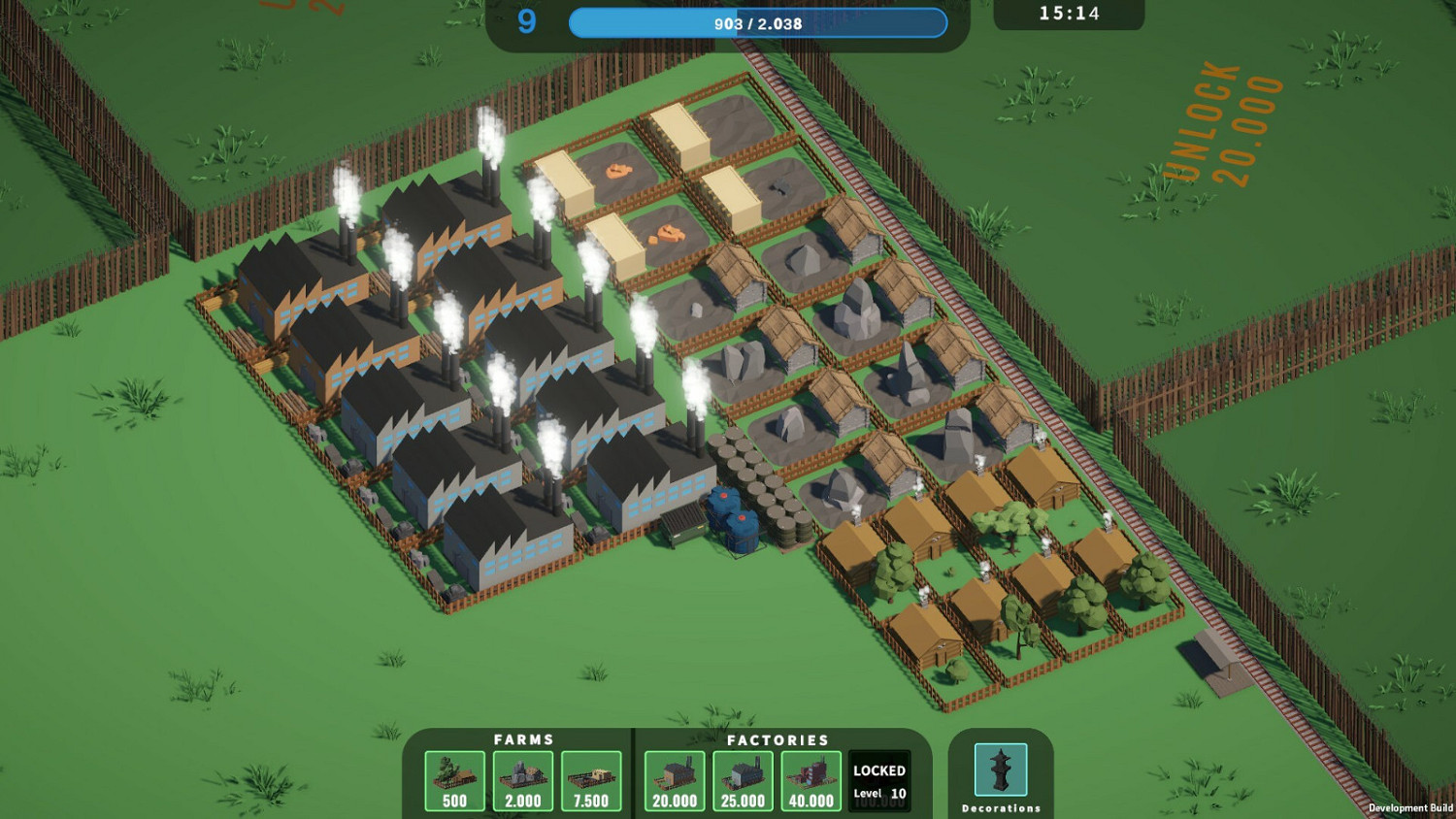Viewport: 1456px width, 819px height.
Task: Open the Decorations panel icon
Action: 1000,771
